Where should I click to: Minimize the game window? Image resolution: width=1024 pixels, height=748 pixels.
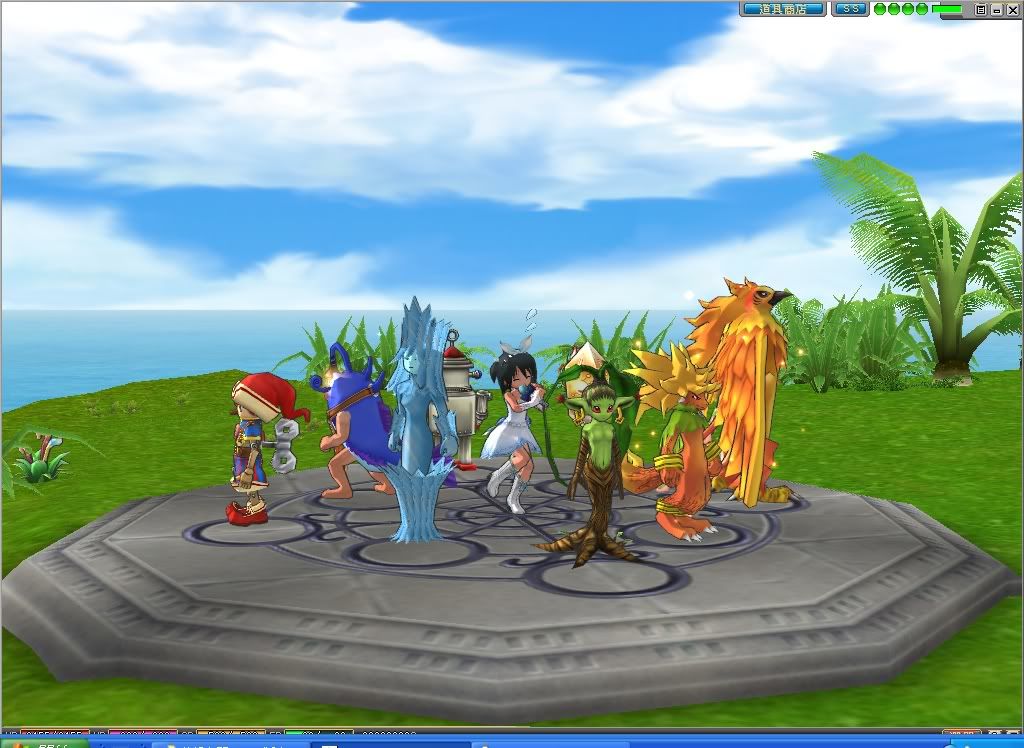(996, 9)
